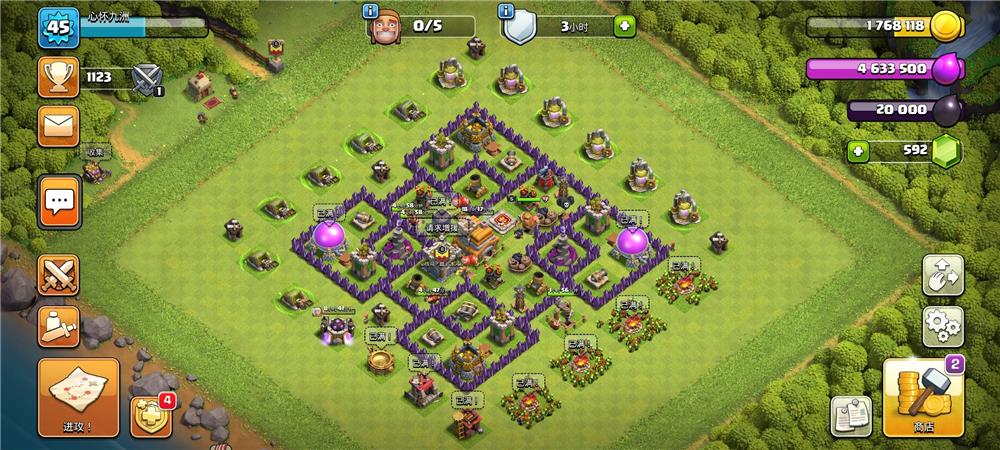Buy gems with the green plus button
Viewport: 1000px width, 450px height.
pyautogui.click(x=857, y=152)
